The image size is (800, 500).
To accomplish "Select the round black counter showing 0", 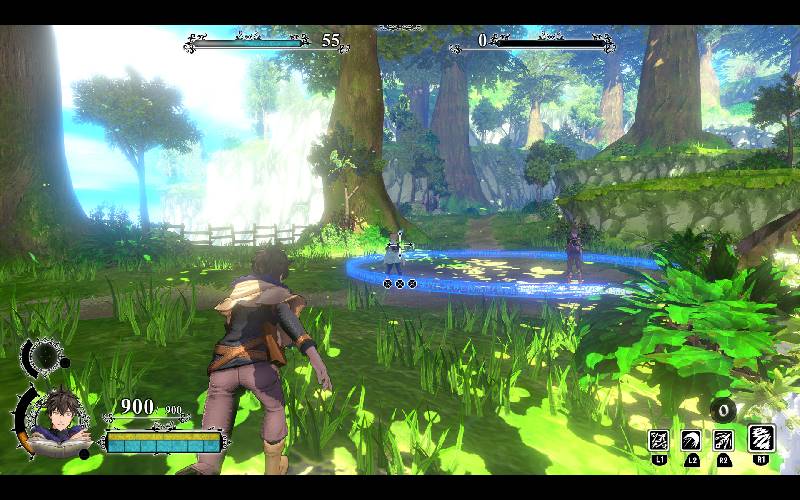I will coord(724,409).
